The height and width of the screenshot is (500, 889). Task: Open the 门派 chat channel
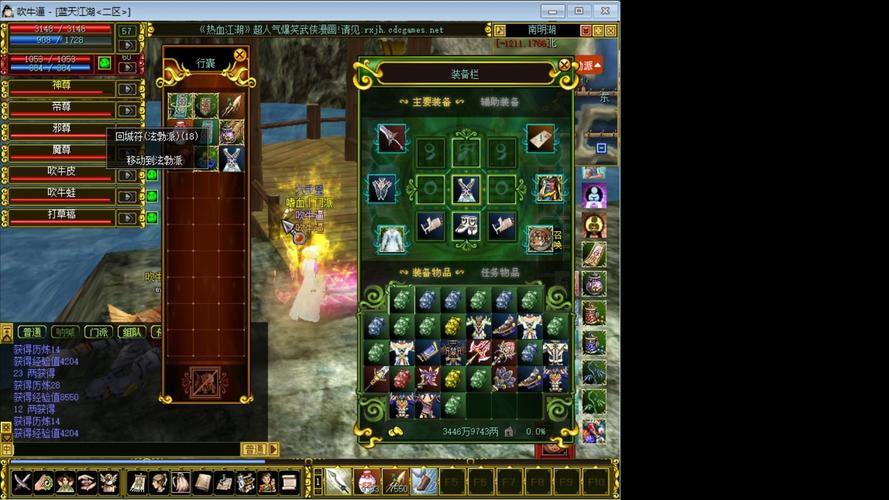[x=97, y=332]
